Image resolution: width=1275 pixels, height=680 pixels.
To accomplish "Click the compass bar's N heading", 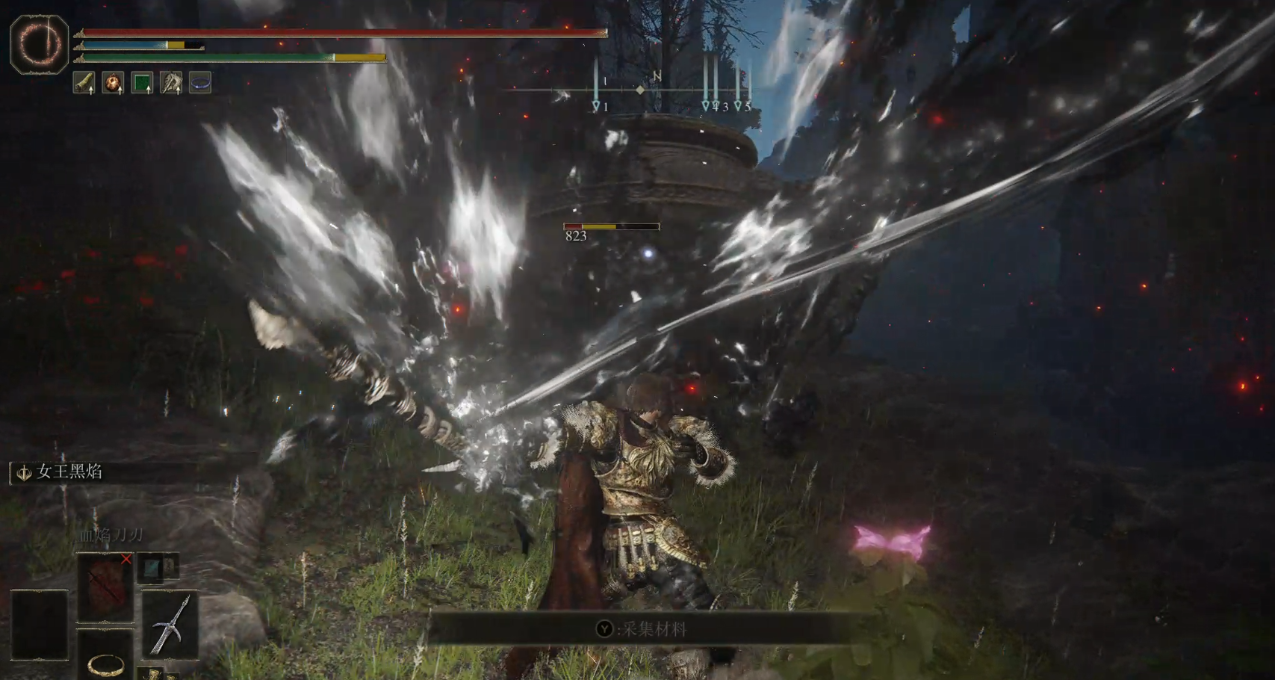I will click(656, 77).
